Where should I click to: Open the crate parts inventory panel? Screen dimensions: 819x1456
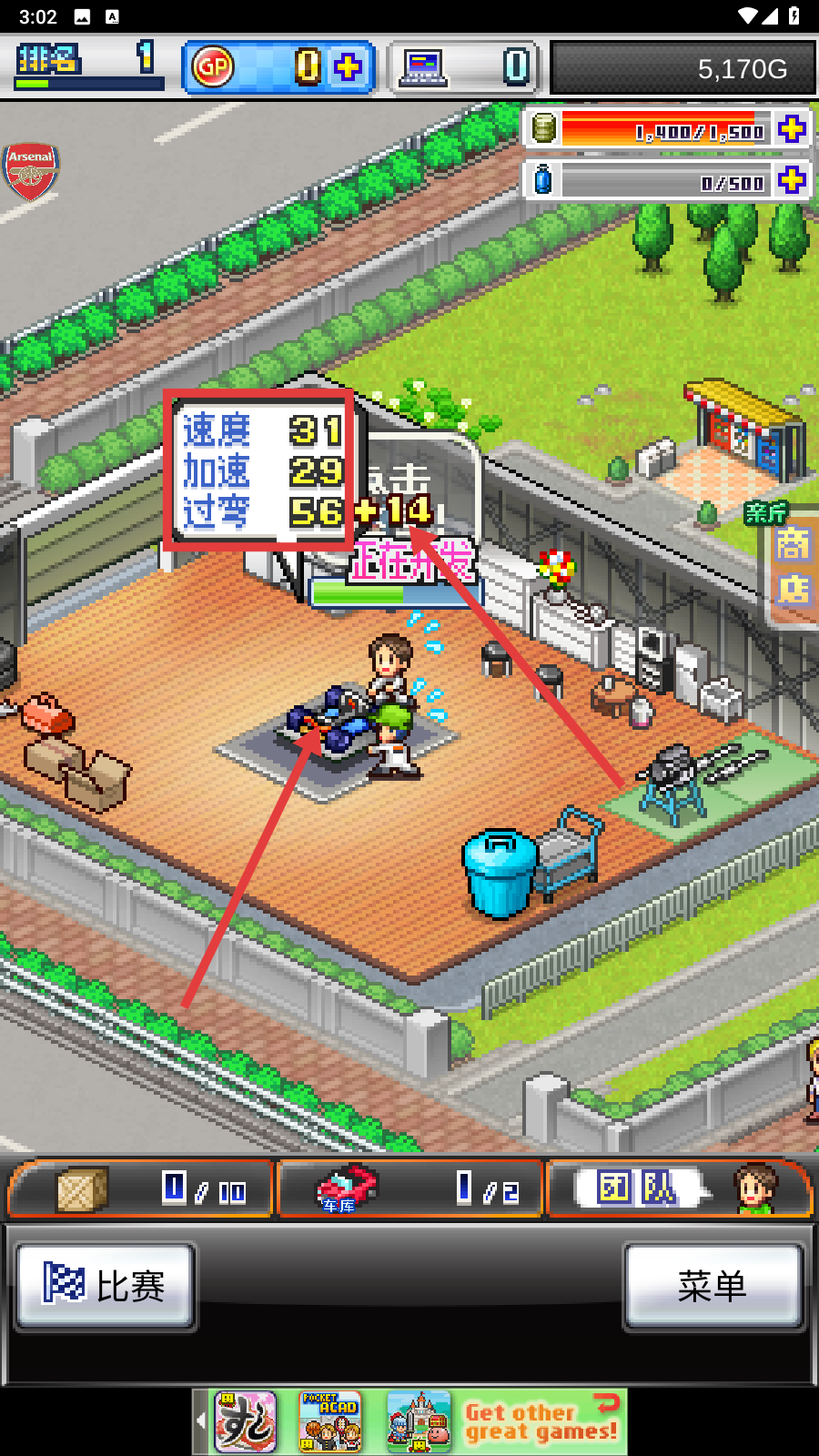(140, 1189)
